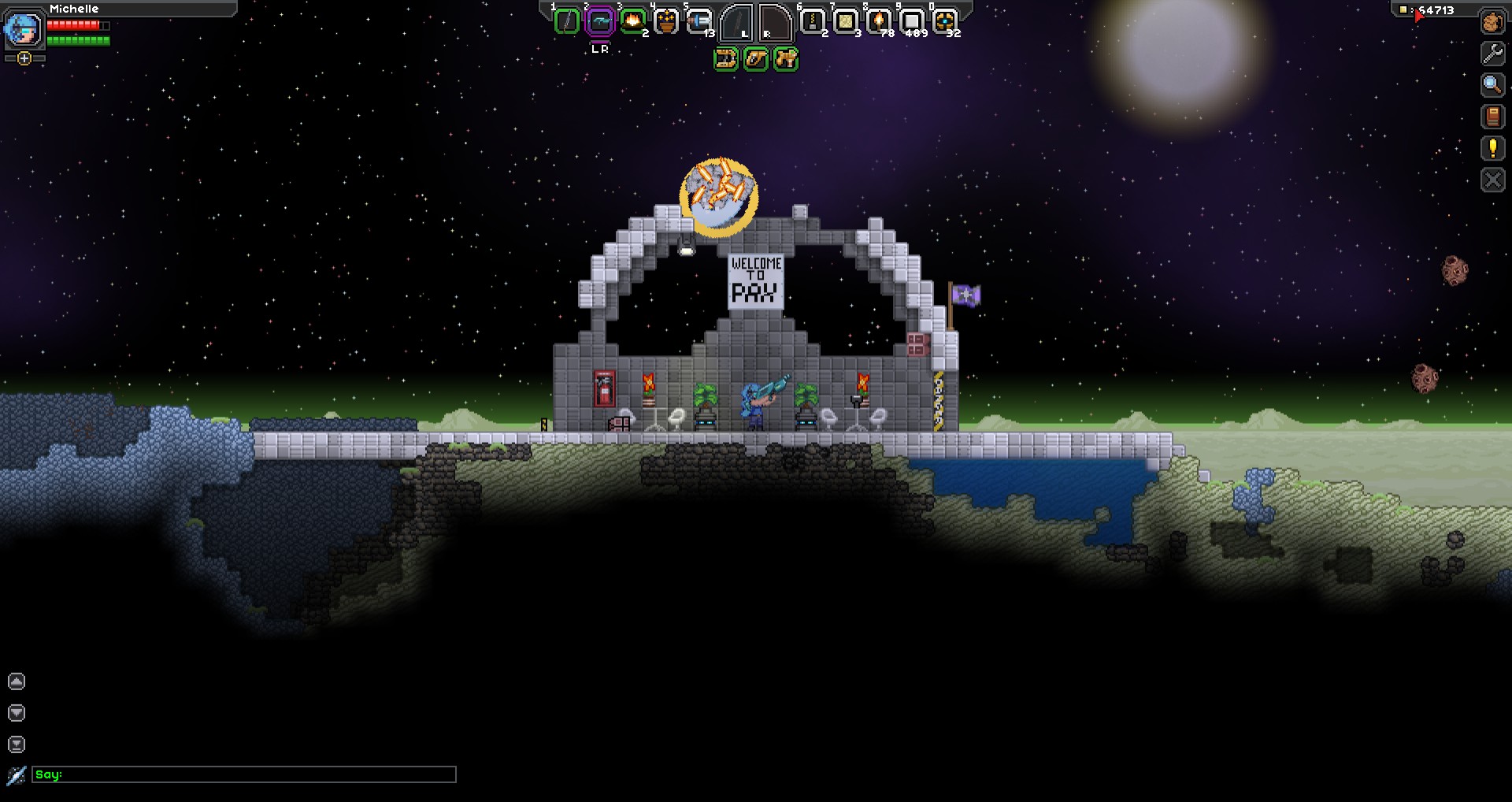Click the plus button under Michelle's portrait
The width and height of the screenshot is (1512, 802).
click(x=24, y=58)
